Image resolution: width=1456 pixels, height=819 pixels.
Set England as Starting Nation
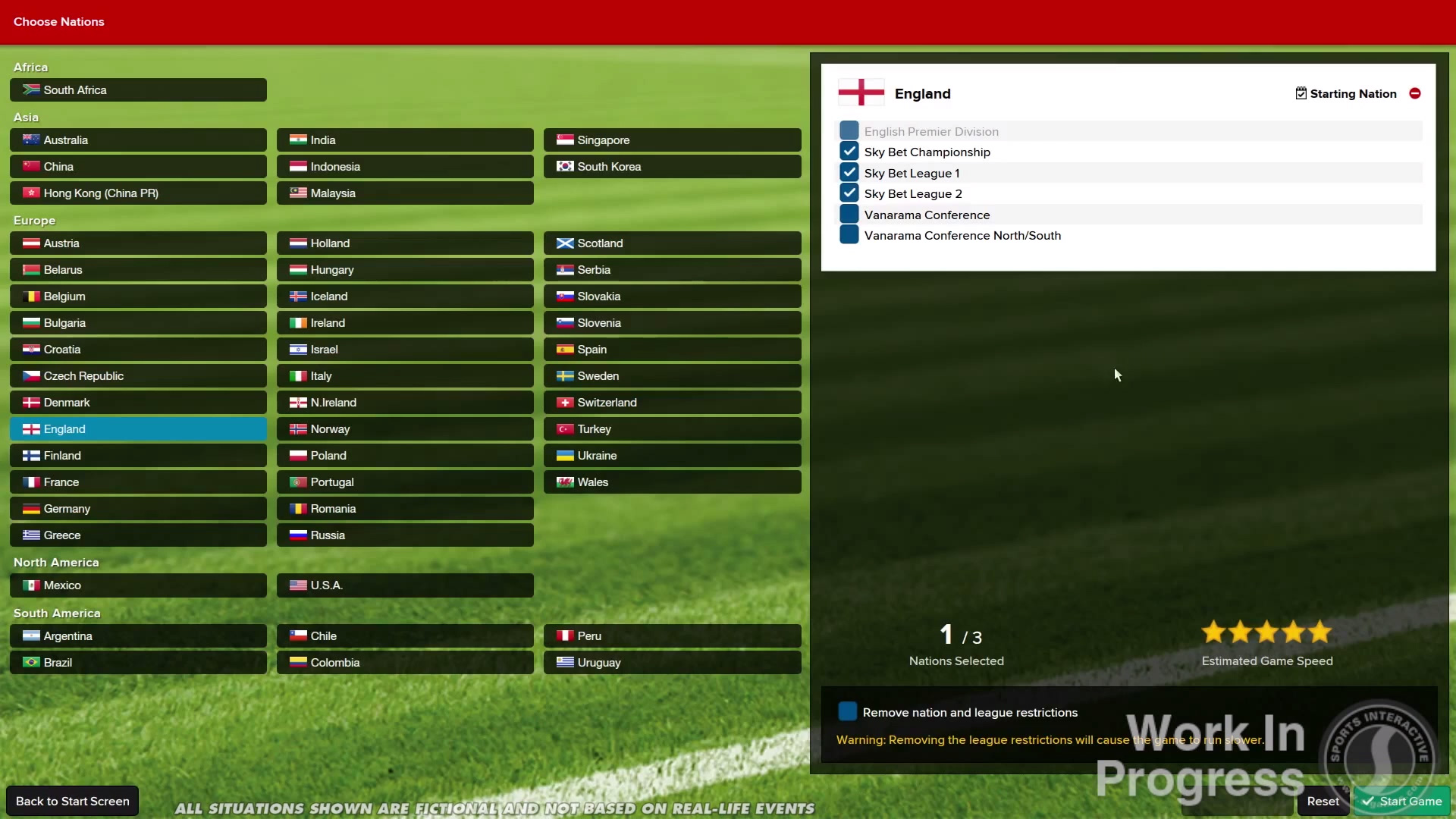click(x=1345, y=93)
